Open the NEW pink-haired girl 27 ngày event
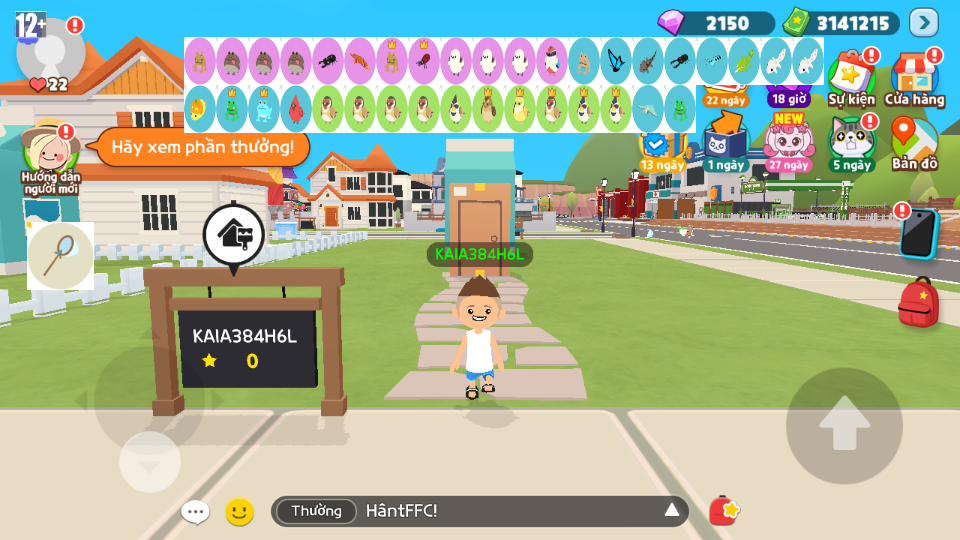The height and width of the screenshot is (540, 960). pos(789,142)
